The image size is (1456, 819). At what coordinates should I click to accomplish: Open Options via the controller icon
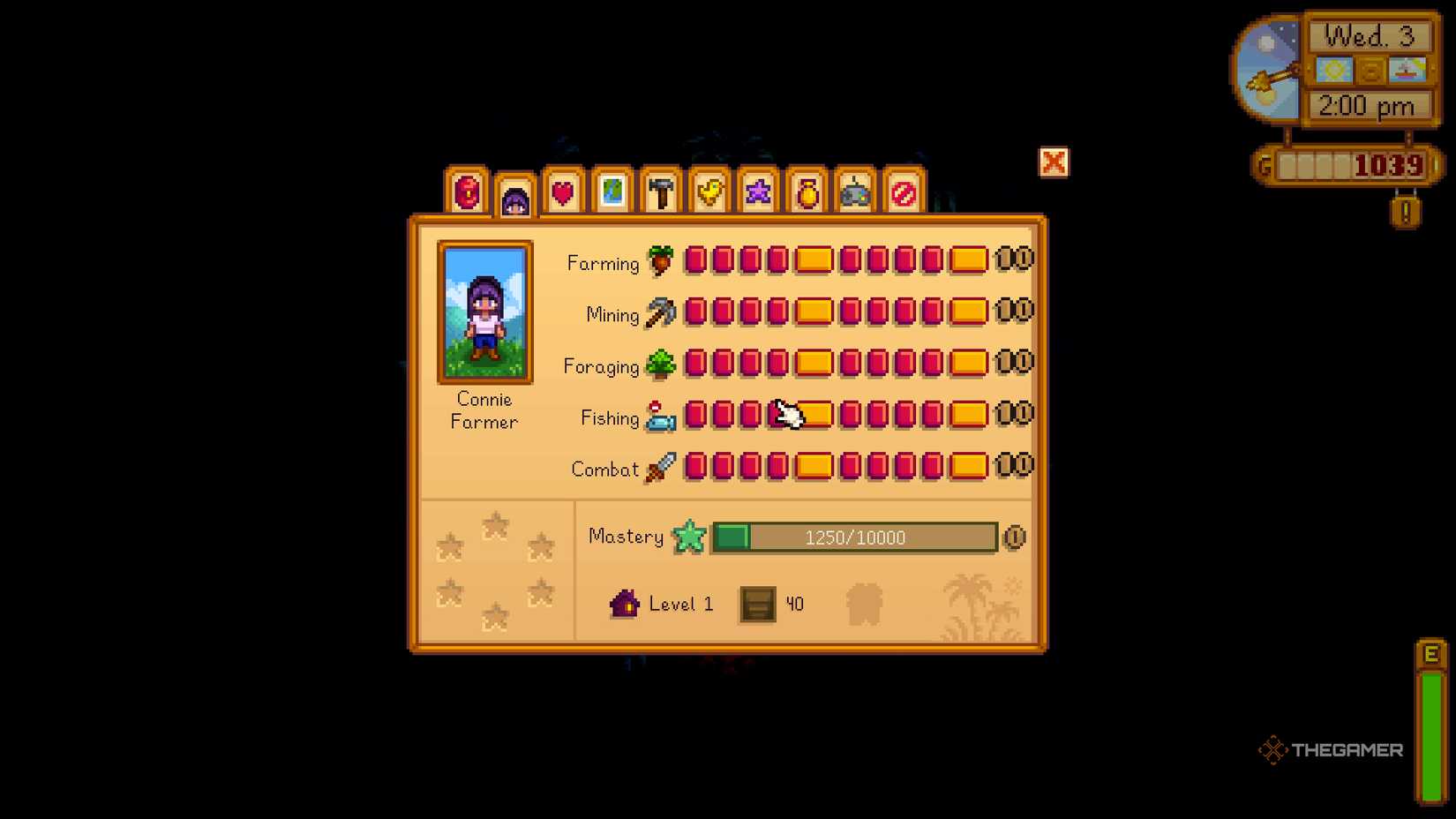(854, 190)
